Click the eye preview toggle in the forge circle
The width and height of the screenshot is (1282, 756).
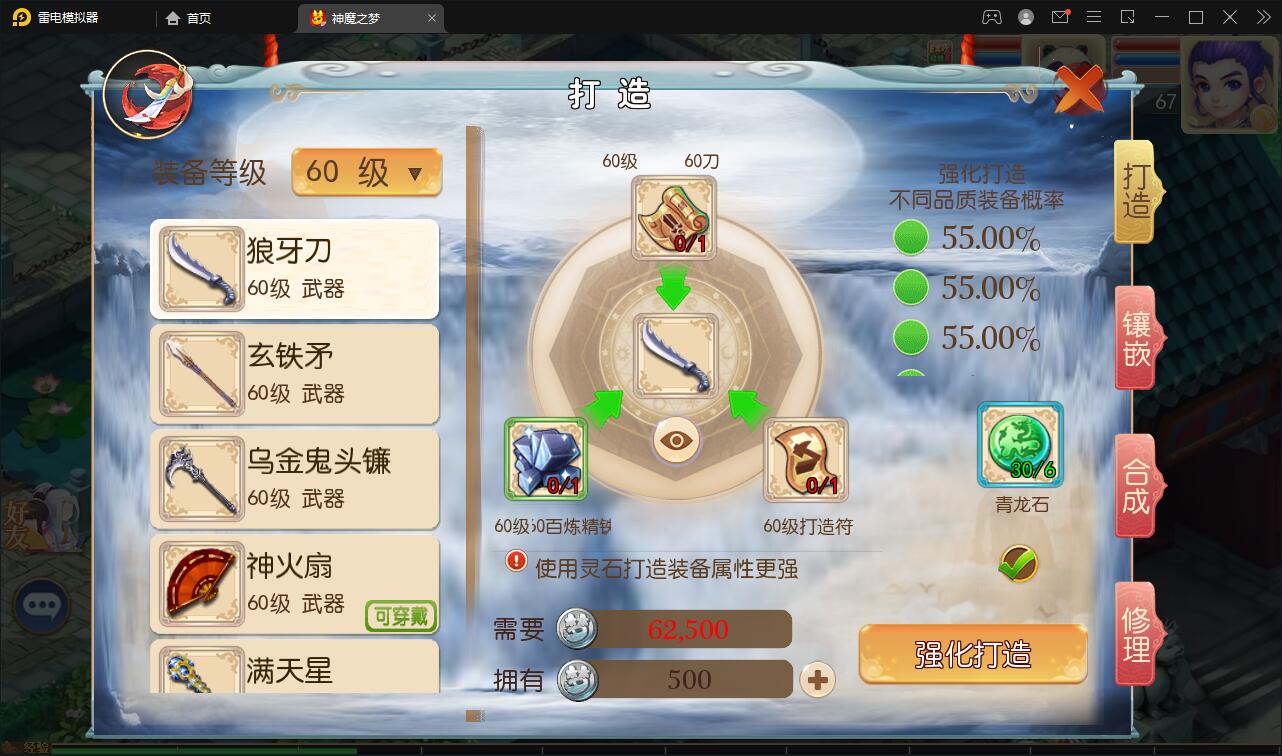(x=676, y=441)
